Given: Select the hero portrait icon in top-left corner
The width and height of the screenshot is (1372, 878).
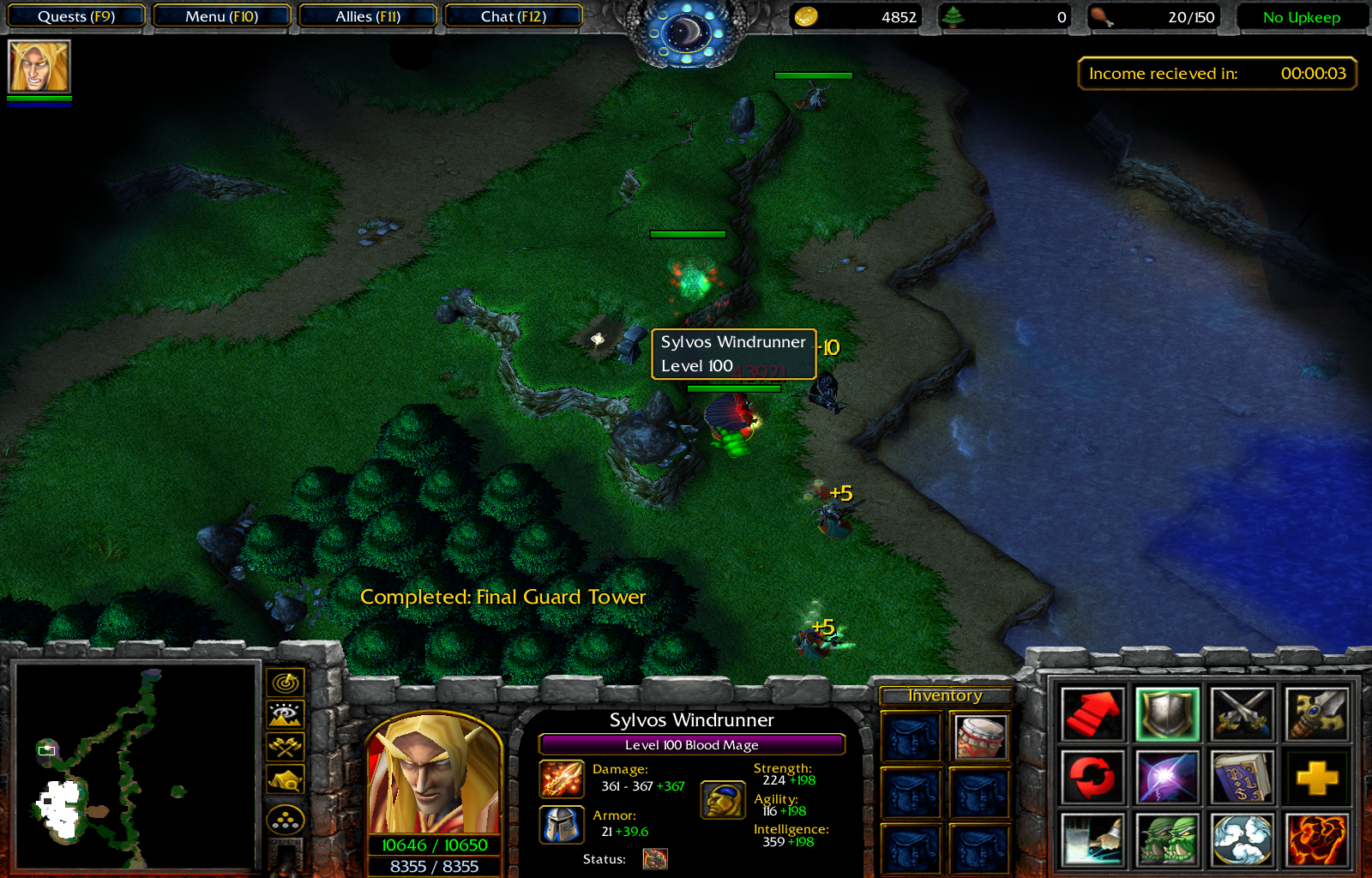Looking at the screenshot, I should tap(39, 67).
